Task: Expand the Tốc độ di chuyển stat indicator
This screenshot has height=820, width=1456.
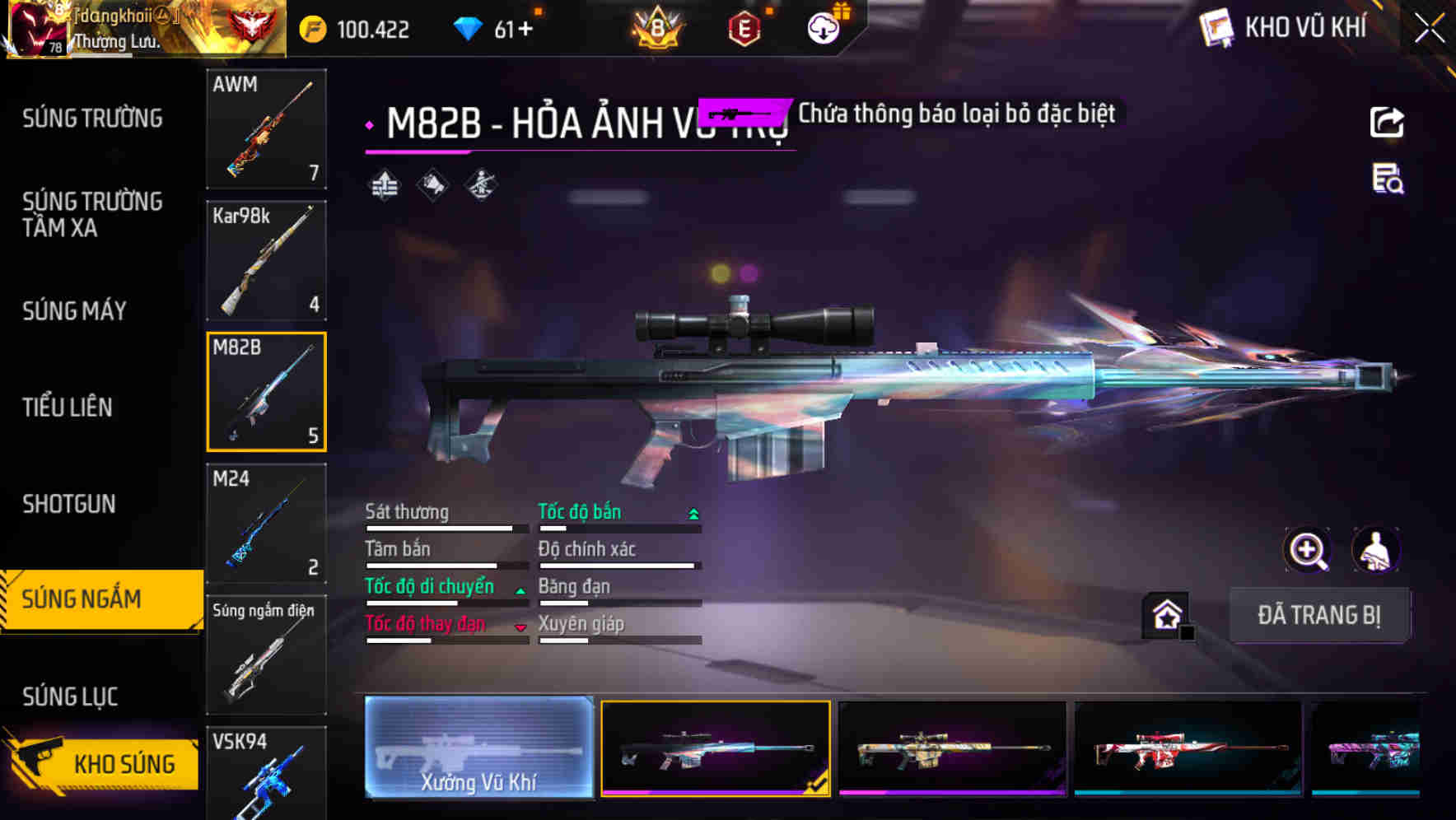Action: (520, 588)
